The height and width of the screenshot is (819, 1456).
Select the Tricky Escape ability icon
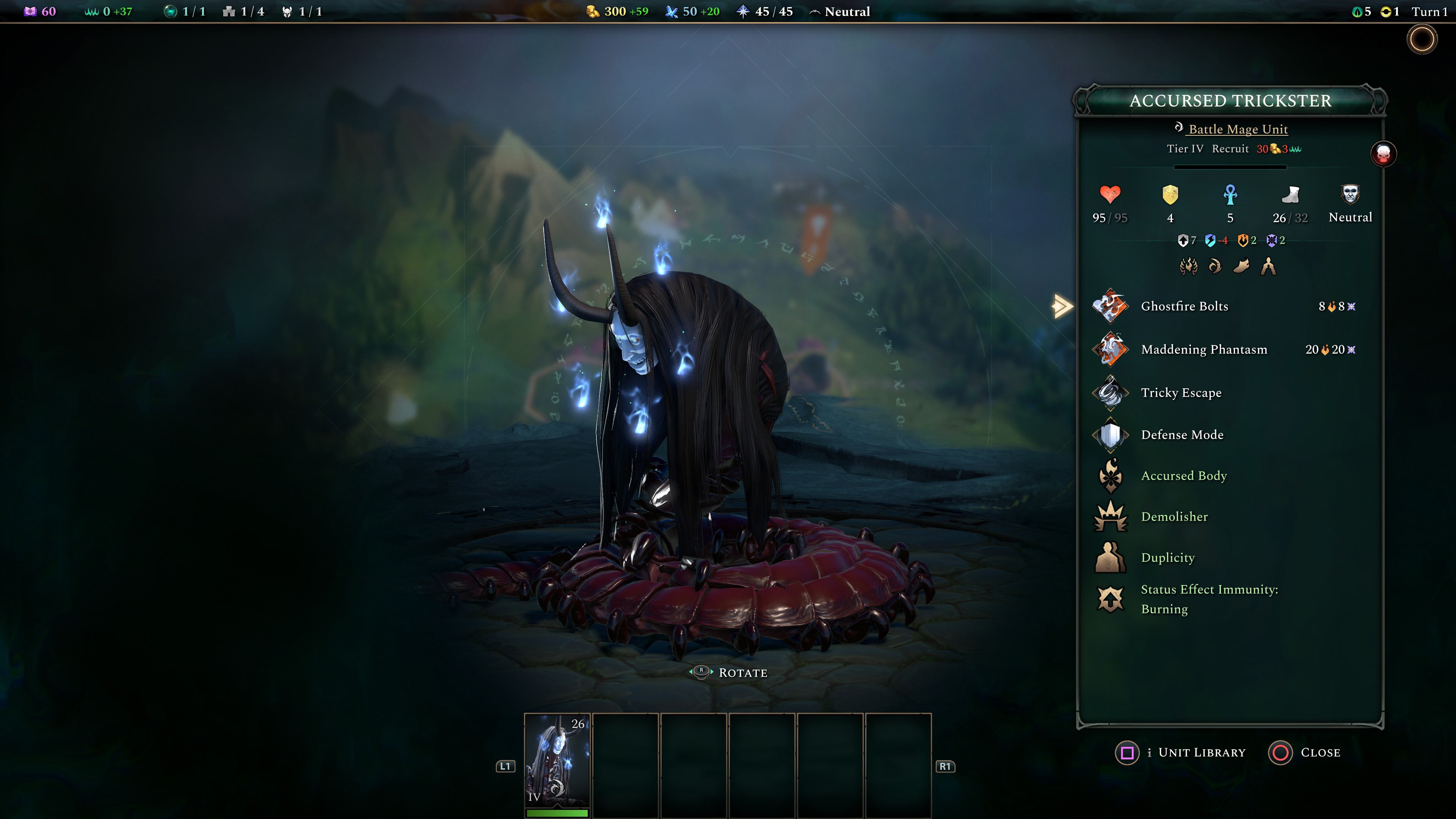click(x=1110, y=392)
